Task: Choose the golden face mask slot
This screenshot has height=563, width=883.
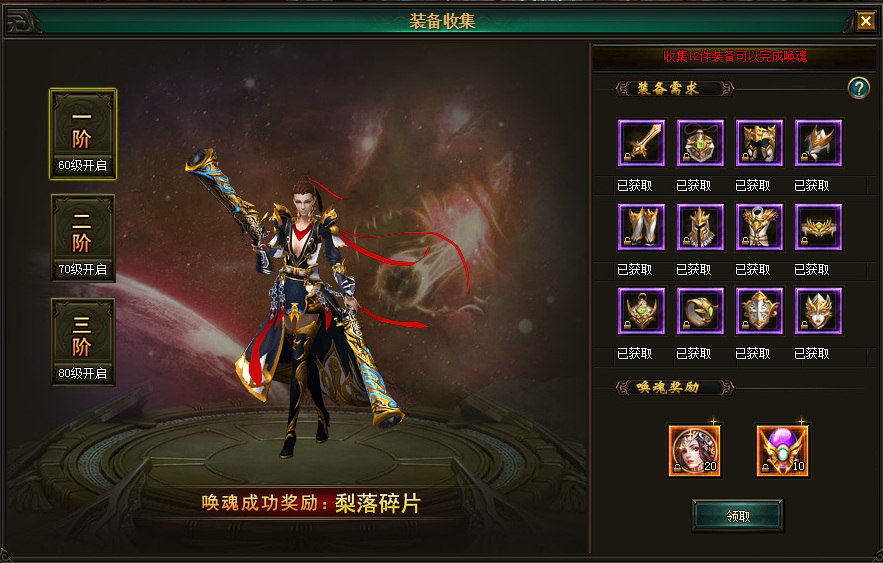Action: tap(818, 311)
